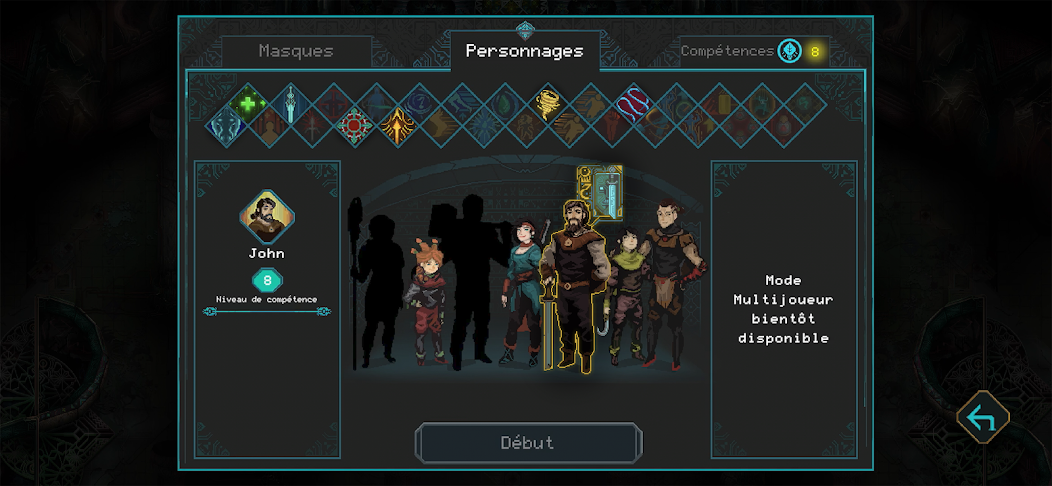Pick the green-scarfed character with the hook
This screenshot has height=486, width=1052.
[628, 295]
